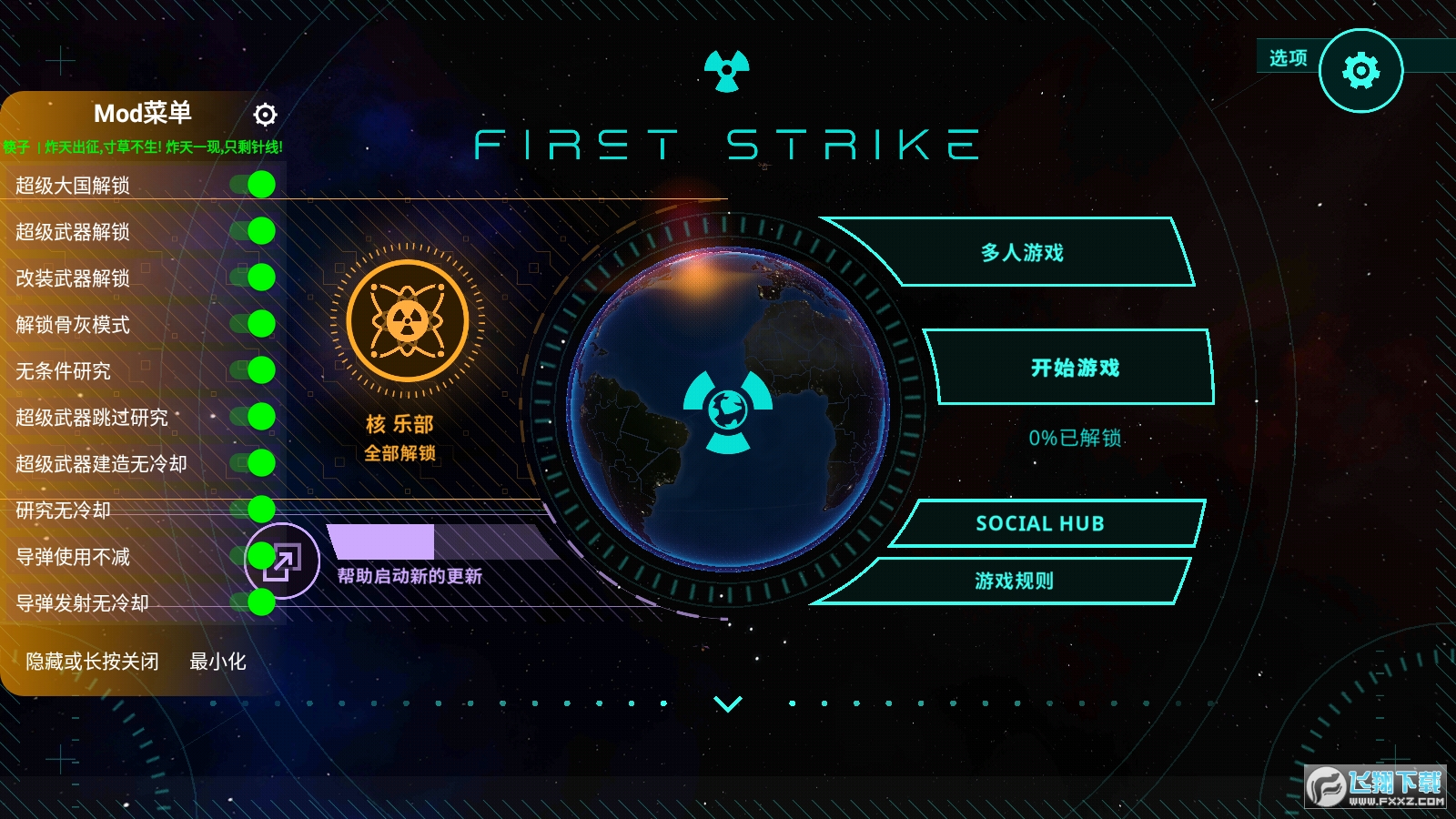
Task: Open options via the top-right gear icon
Action: (1360, 69)
